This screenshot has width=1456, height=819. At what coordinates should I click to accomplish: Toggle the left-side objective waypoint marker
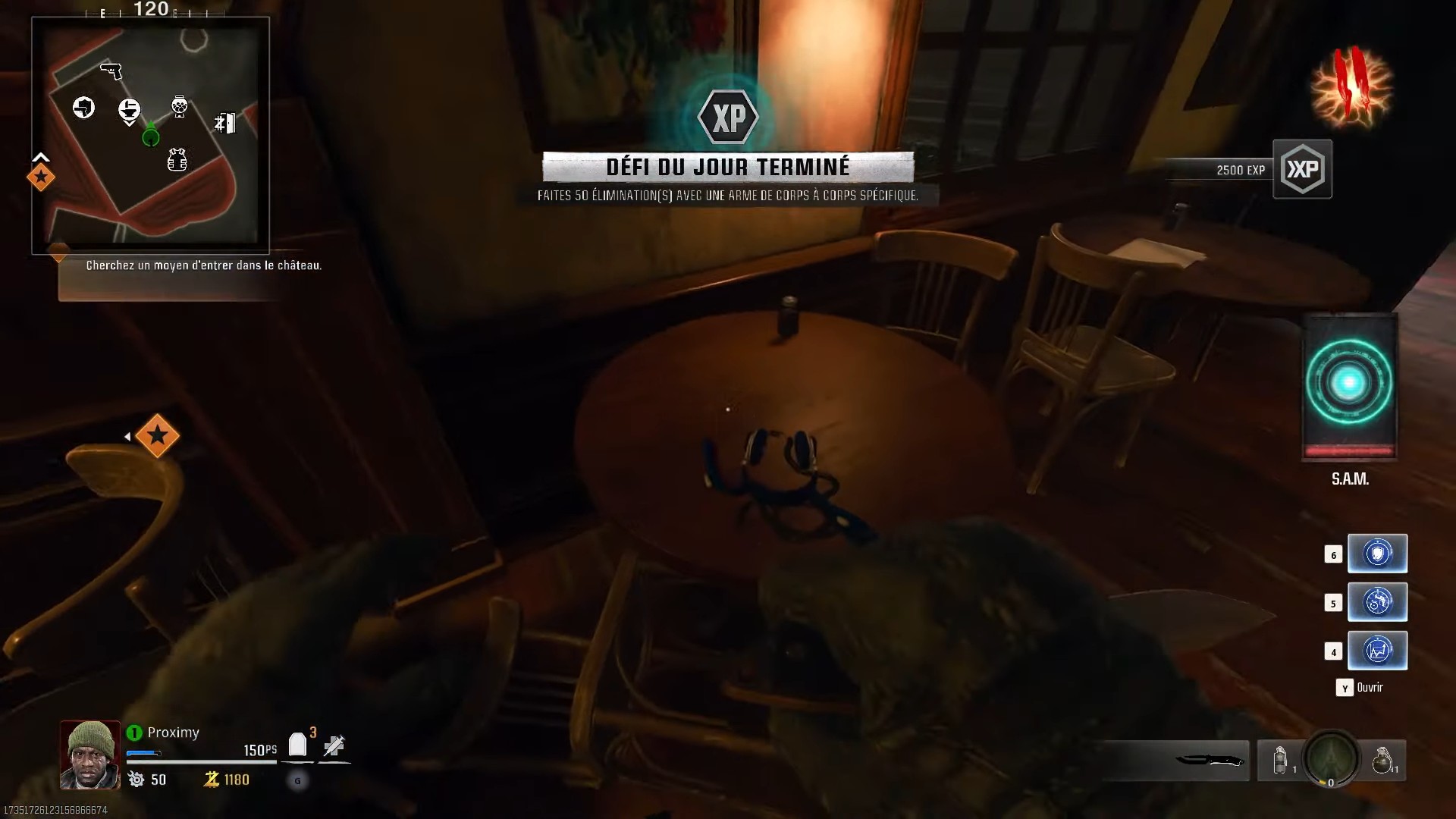click(158, 436)
